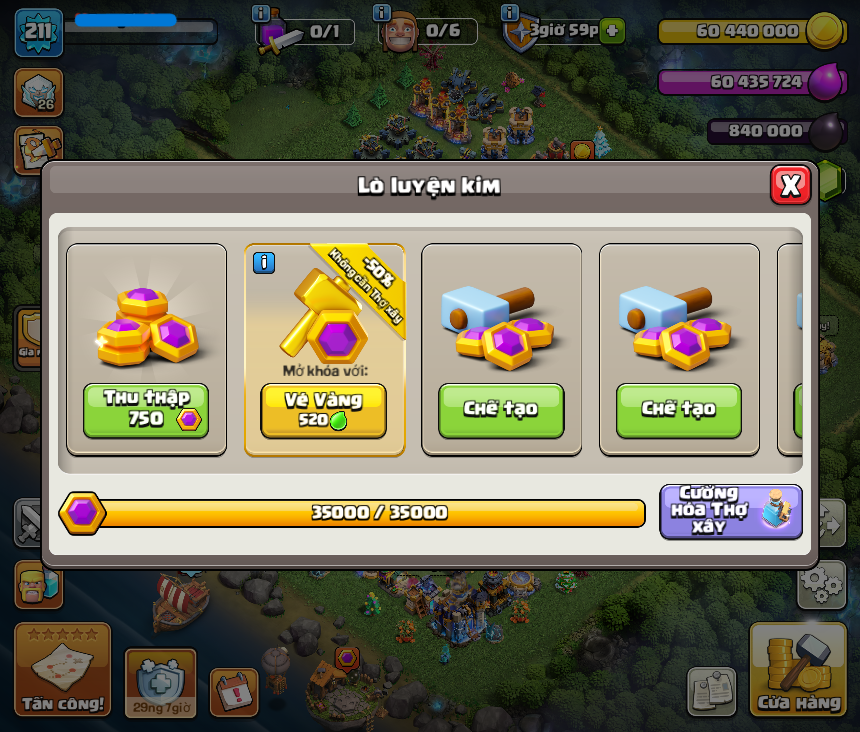Open the gear settings button
The height and width of the screenshot is (732, 860).
(821, 585)
